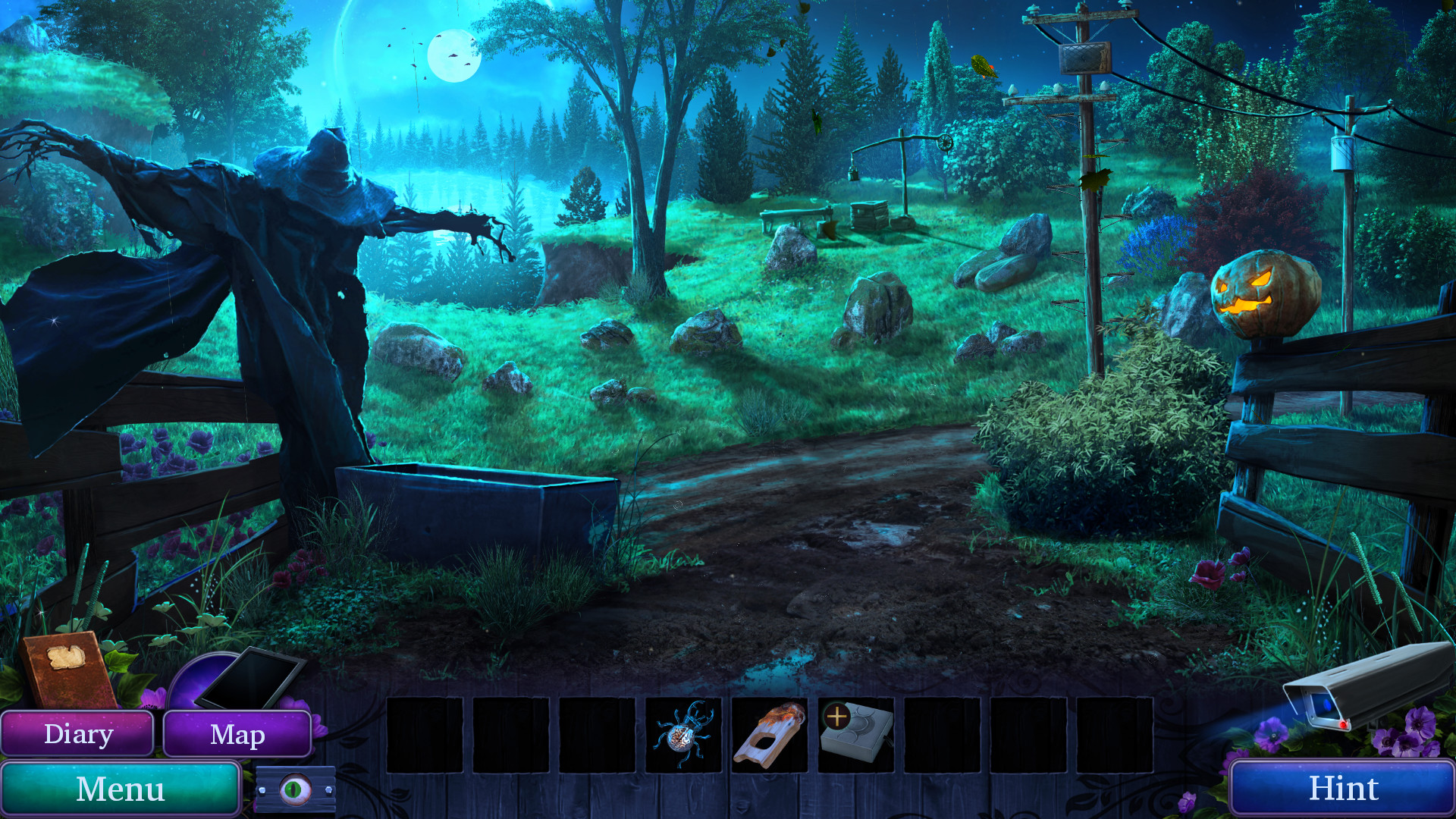Select the blue beetle amulet in inventory
1456x819 pixels.
(x=682, y=734)
